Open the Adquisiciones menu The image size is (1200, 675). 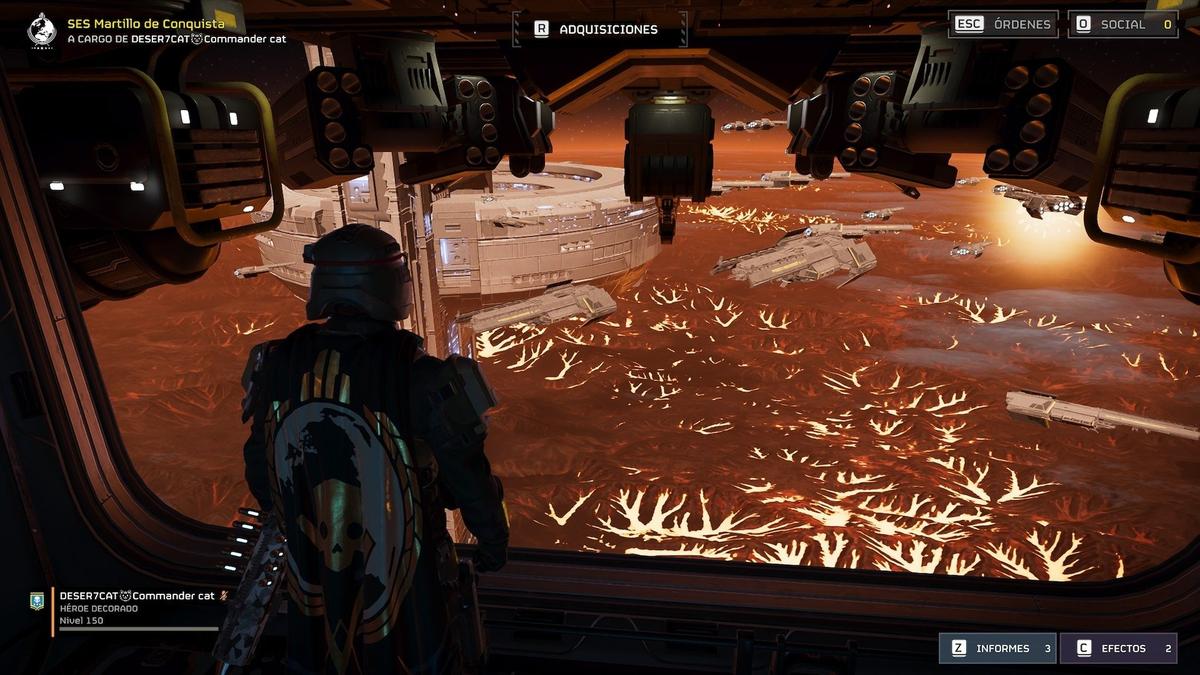(599, 29)
